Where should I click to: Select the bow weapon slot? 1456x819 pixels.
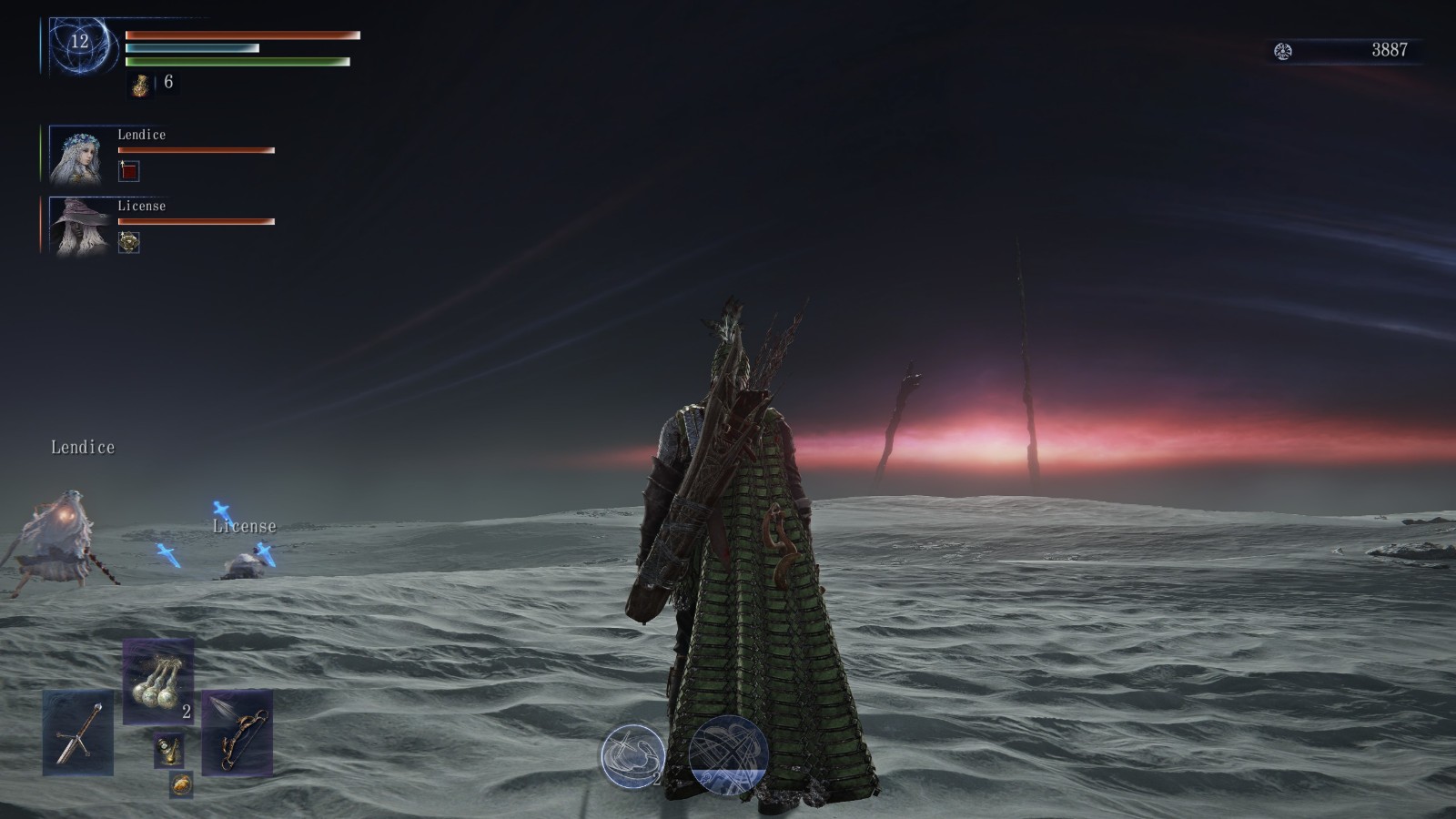point(237,733)
